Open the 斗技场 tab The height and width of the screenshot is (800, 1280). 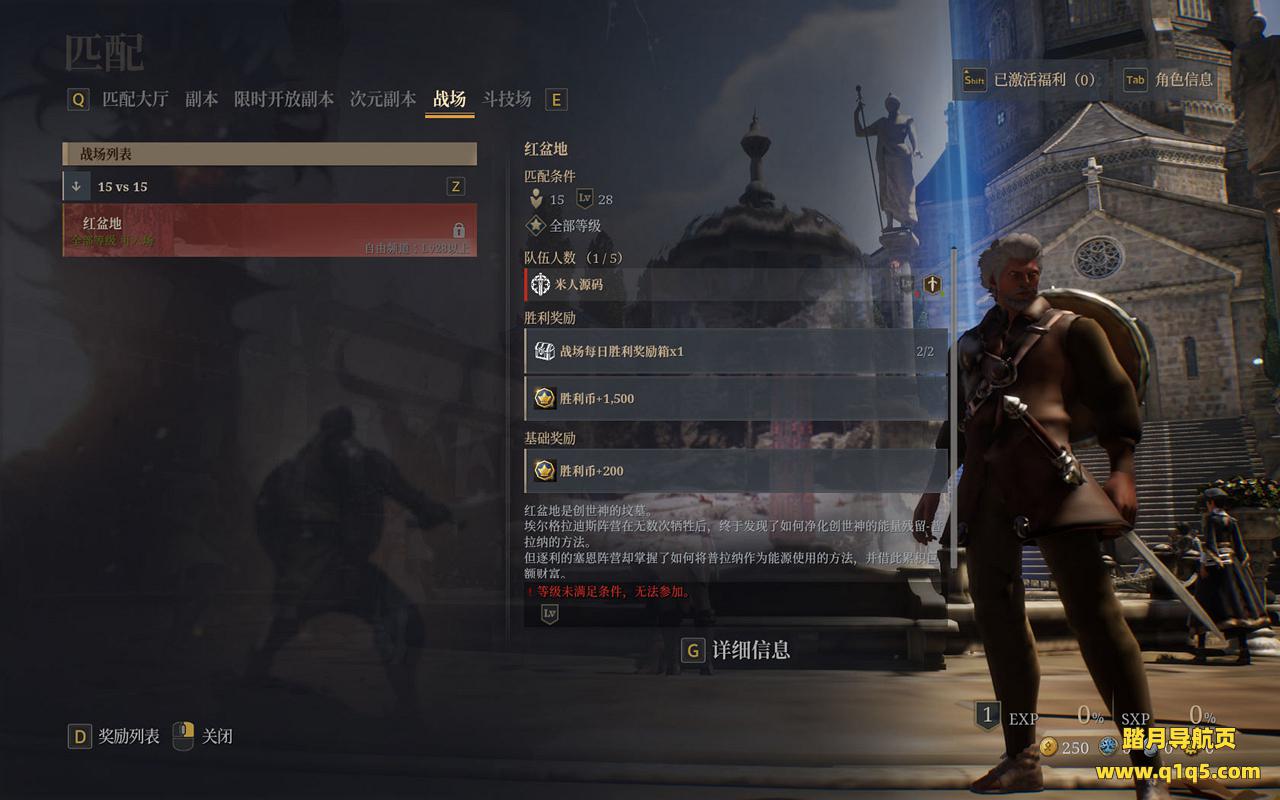tap(507, 99)
